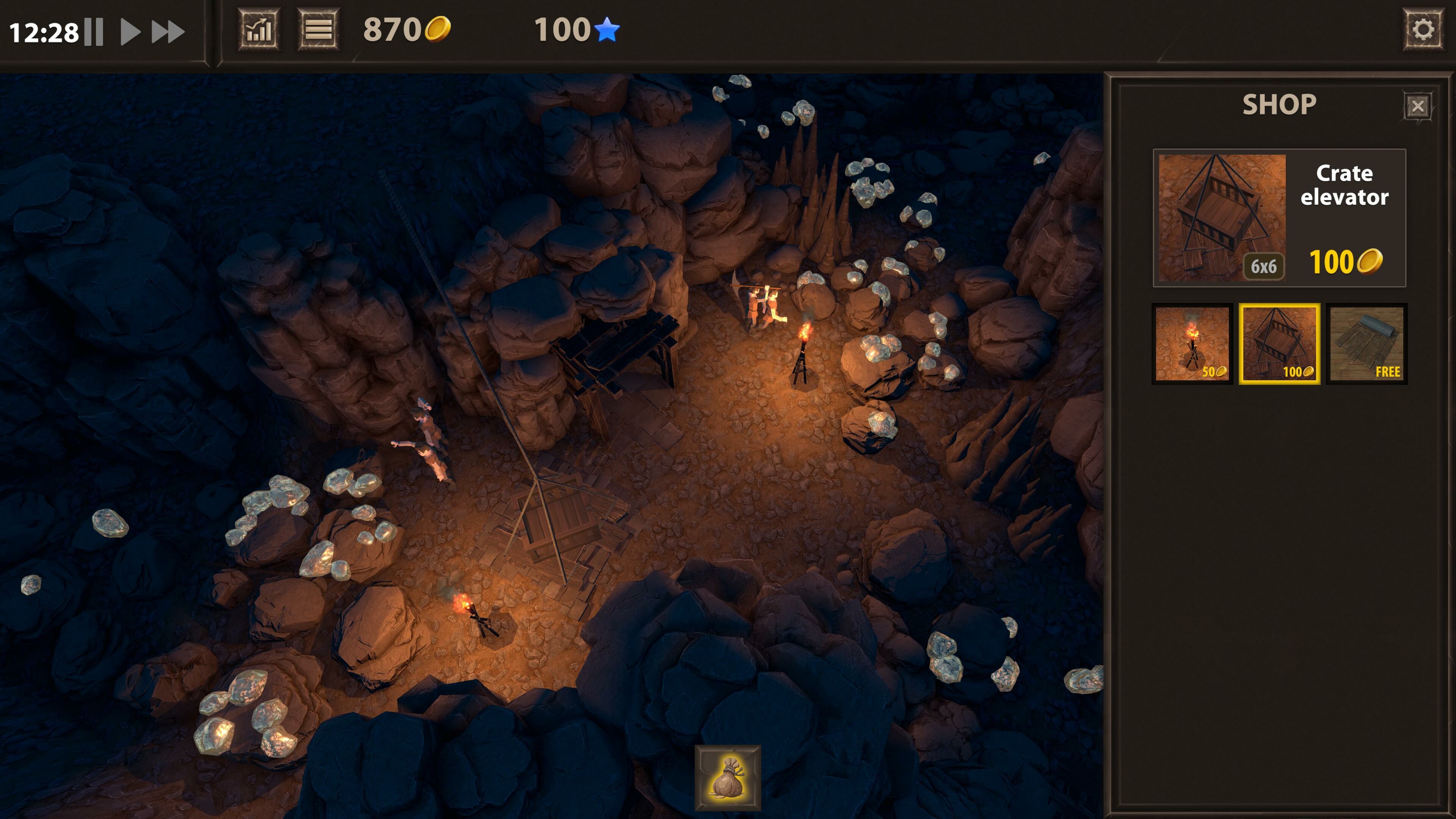
Task: Pause the game clock
Action: click(x=94, y=31)
